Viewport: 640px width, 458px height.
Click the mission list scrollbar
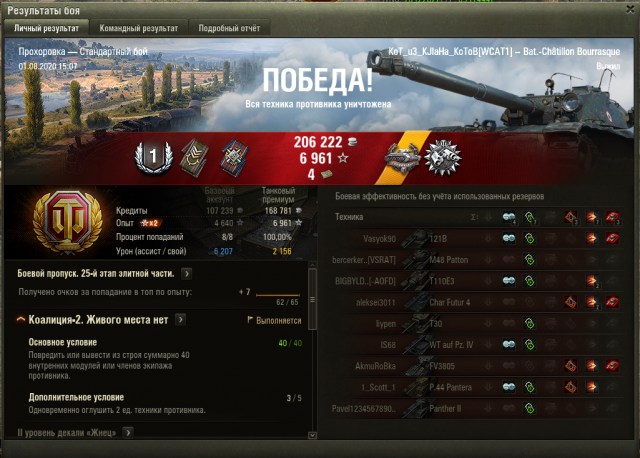(312, 300)
